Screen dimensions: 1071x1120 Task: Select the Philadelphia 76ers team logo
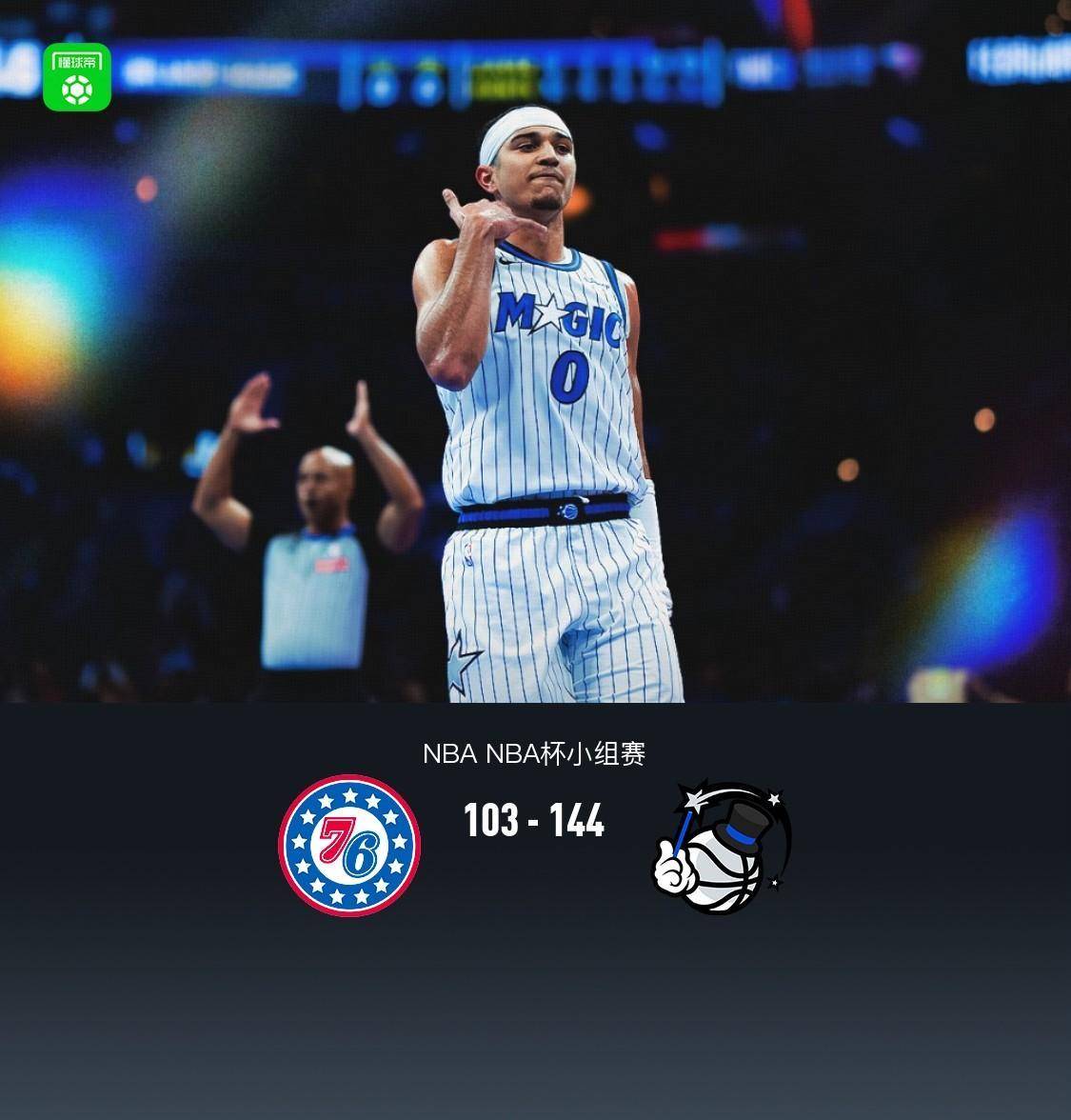pos(349,846)
